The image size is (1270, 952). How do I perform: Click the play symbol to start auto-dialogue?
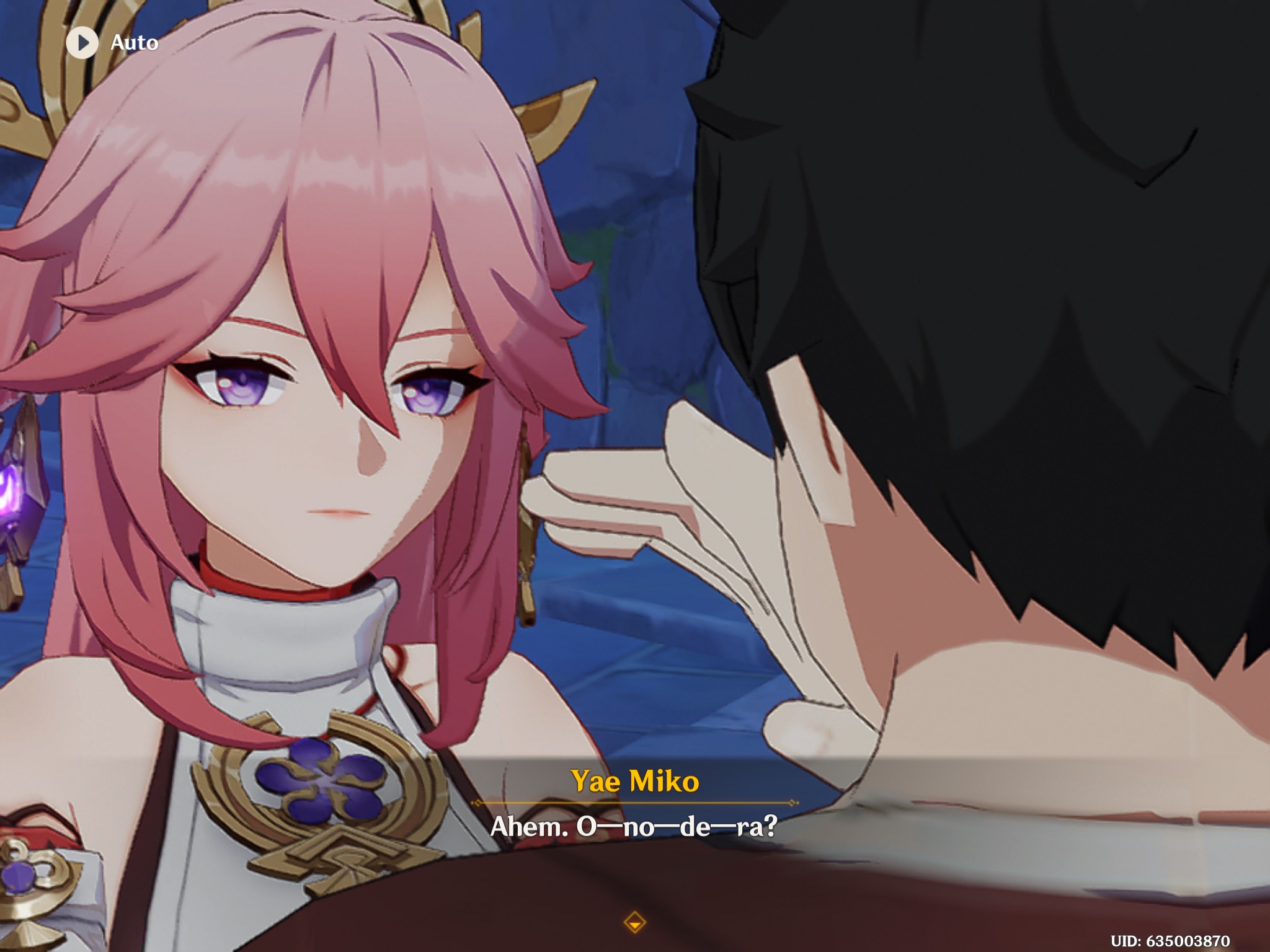tap(82, 43)
